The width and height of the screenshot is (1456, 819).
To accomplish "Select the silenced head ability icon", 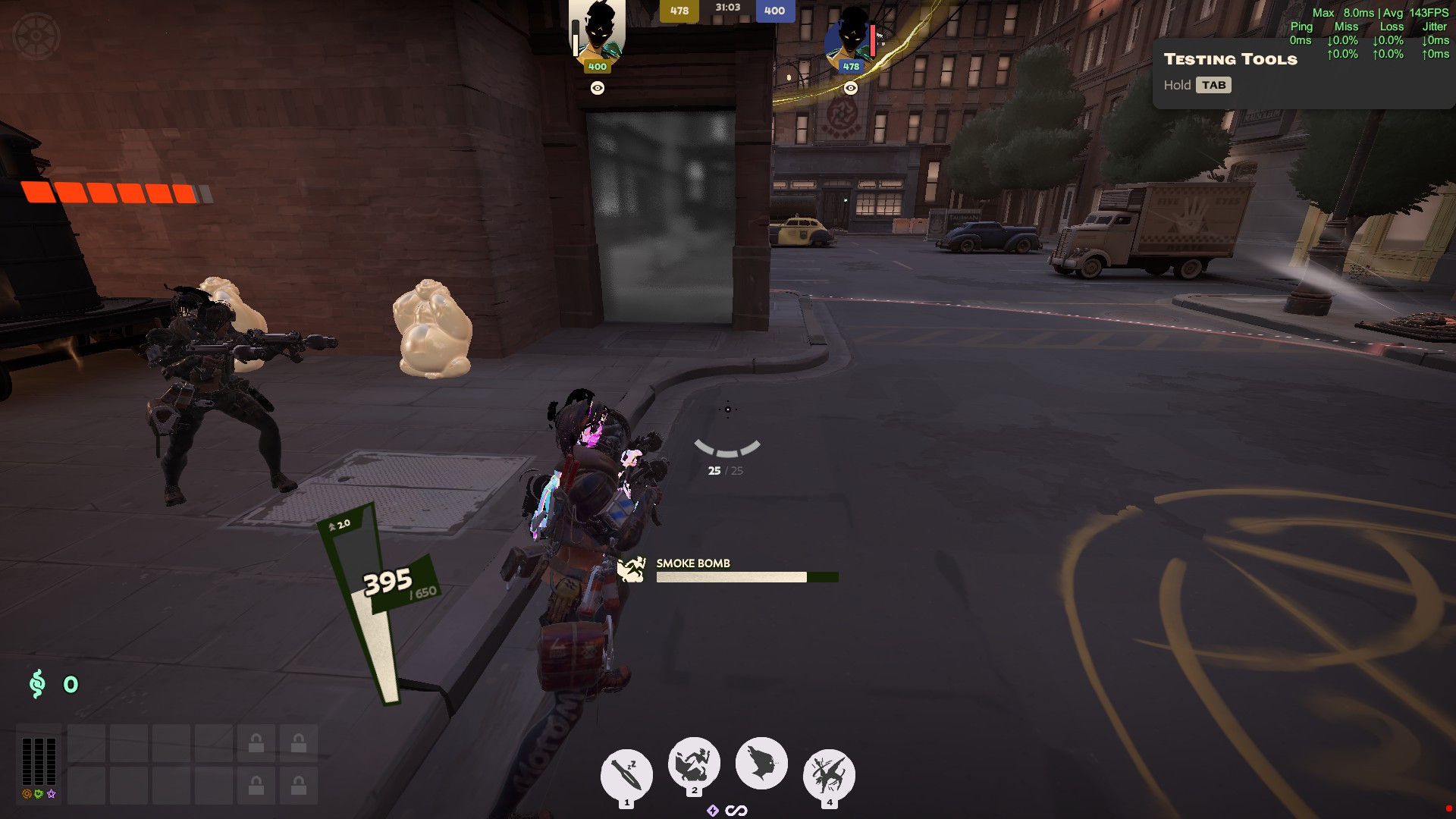I will click(x=761, y=764).
